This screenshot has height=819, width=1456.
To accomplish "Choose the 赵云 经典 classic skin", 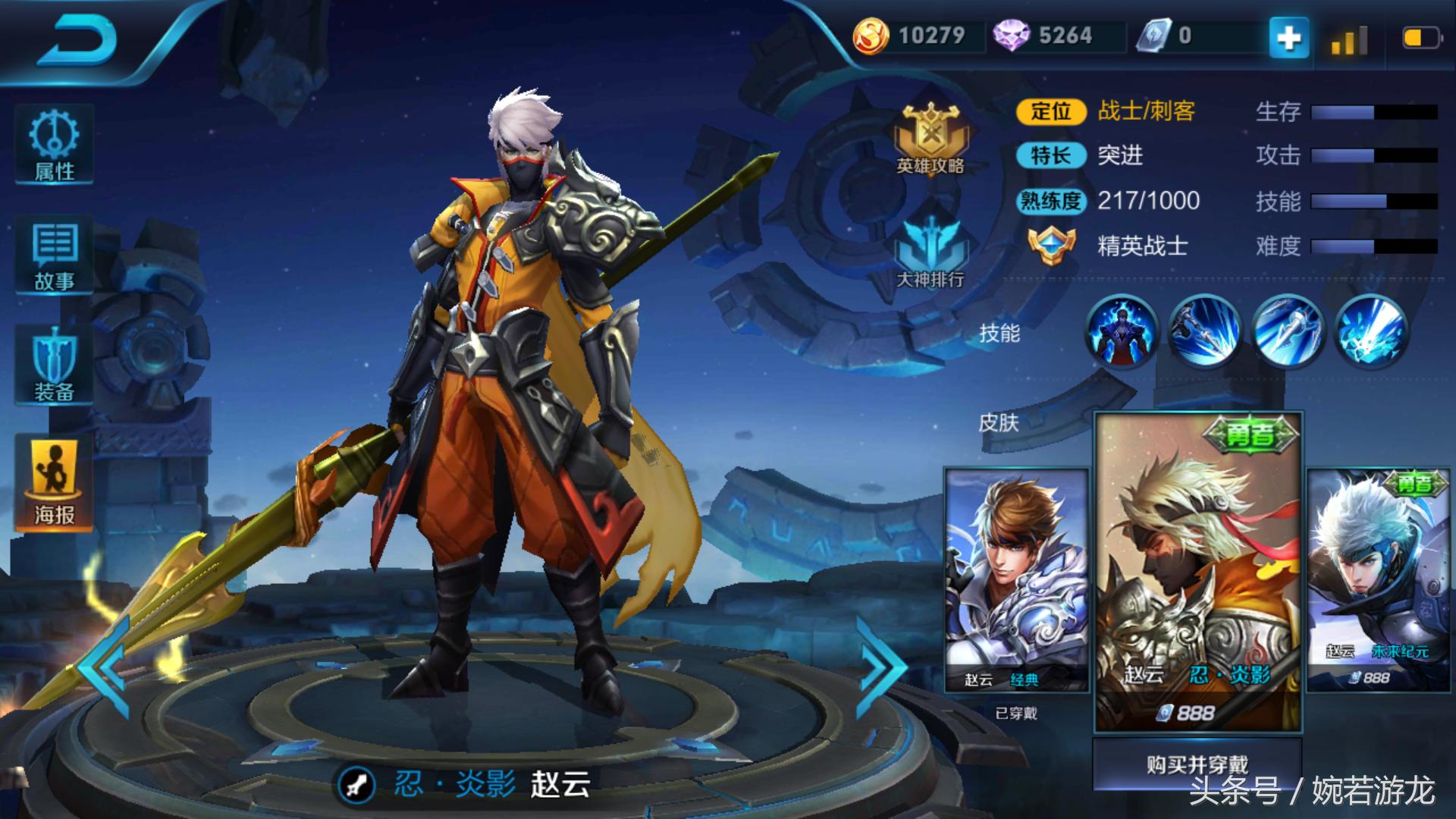I will coord(1016,580).
